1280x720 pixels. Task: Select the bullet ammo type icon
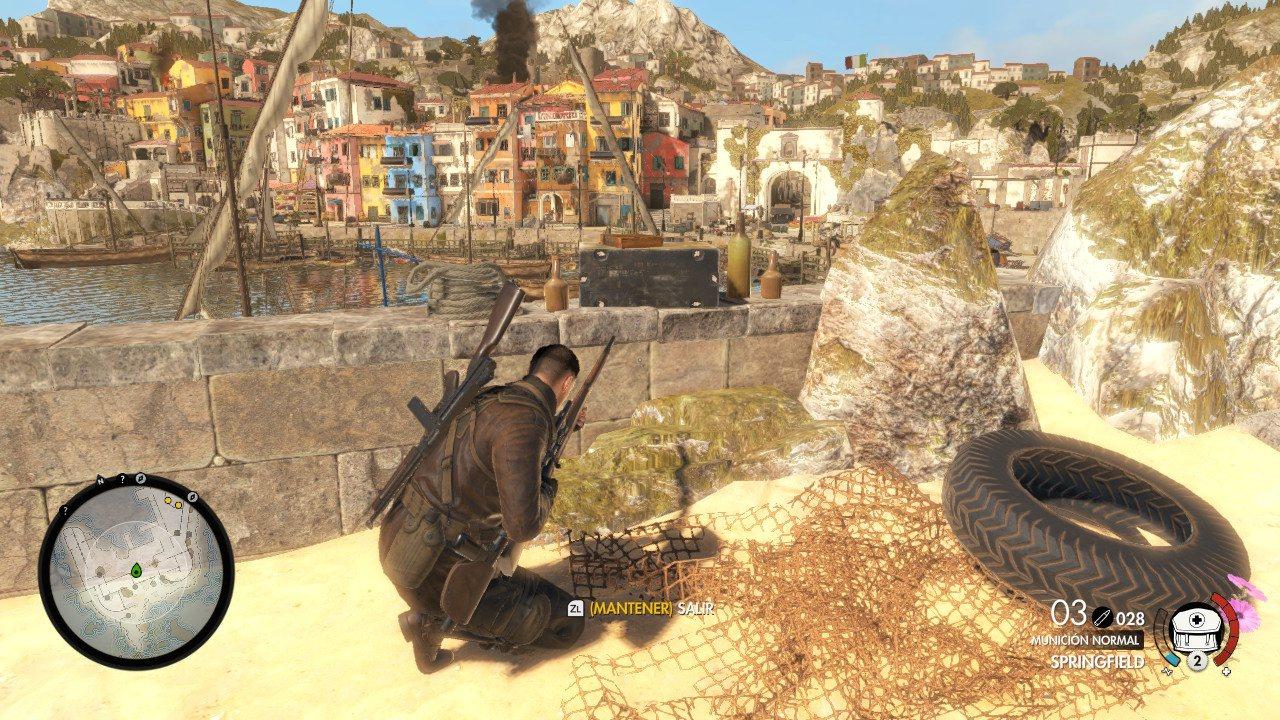coord(1101,618)
